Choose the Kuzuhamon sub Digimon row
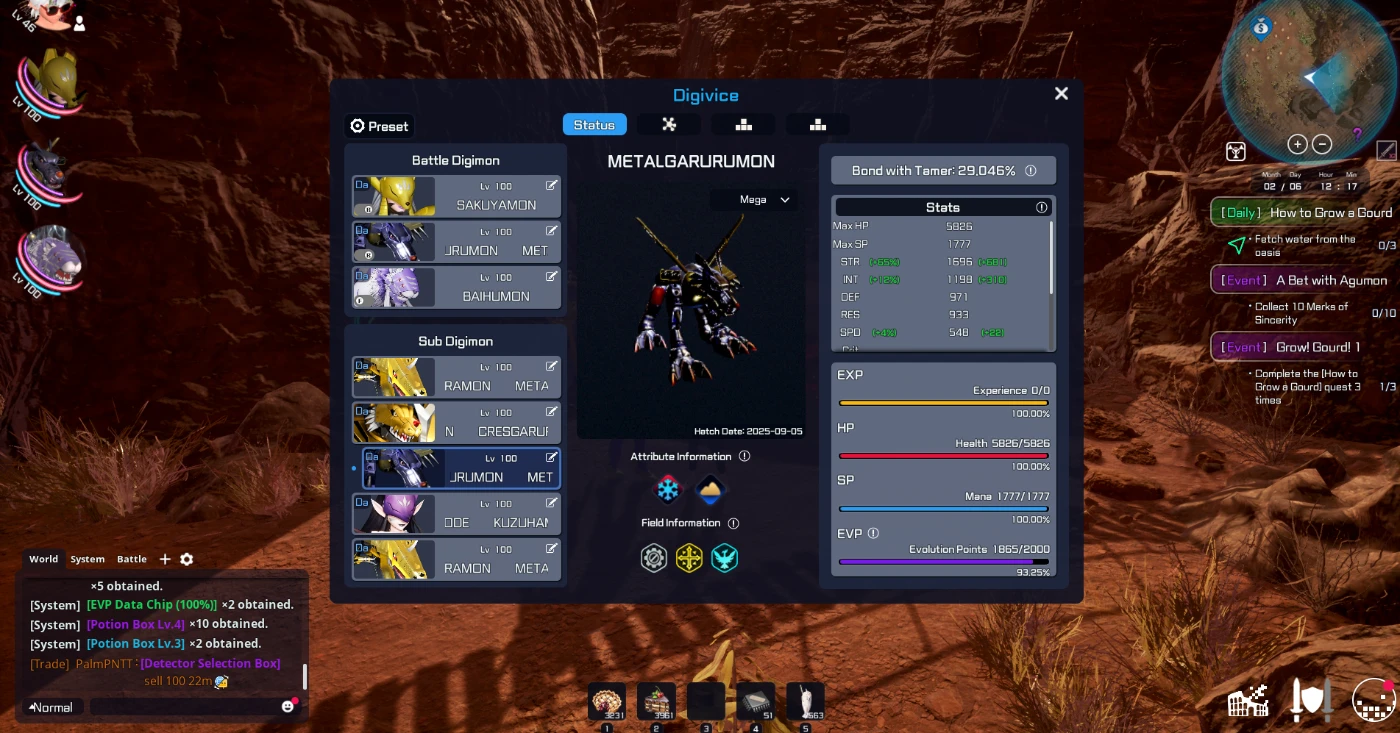The width and height of the screenshot is (1400, 733). (456, 514)
